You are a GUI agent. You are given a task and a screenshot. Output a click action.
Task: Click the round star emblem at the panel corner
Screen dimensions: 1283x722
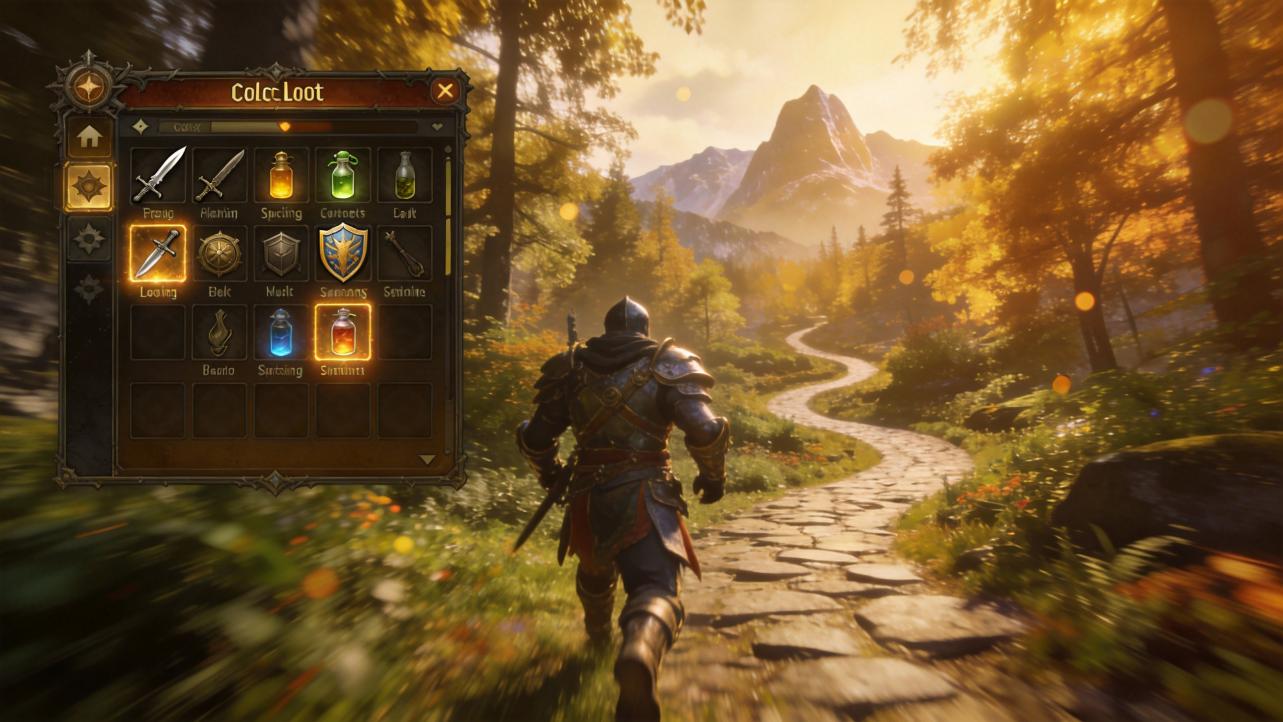click(x=88, y=87)
